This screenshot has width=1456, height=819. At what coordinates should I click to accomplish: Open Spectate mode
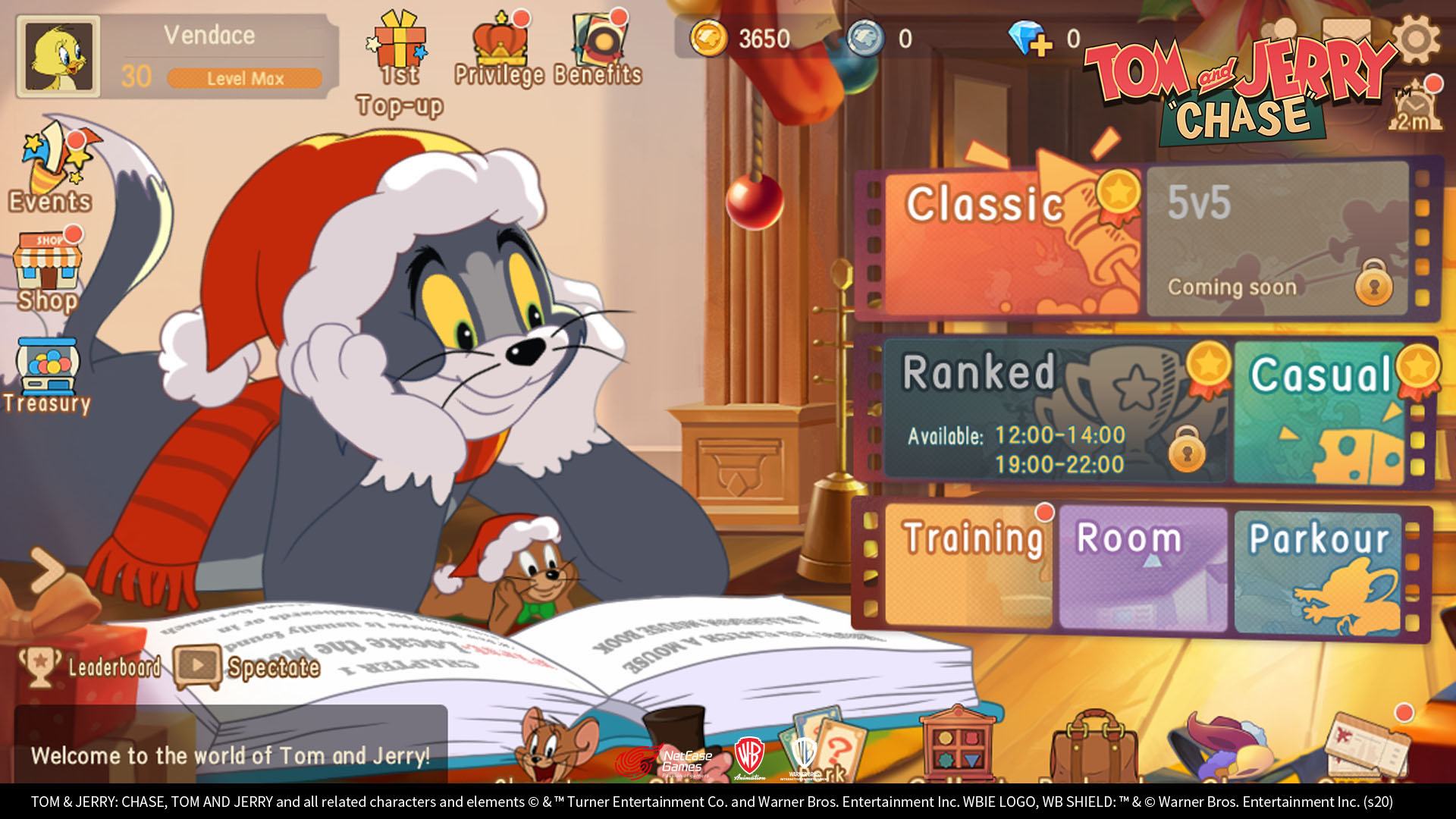(x=249, y=667)
